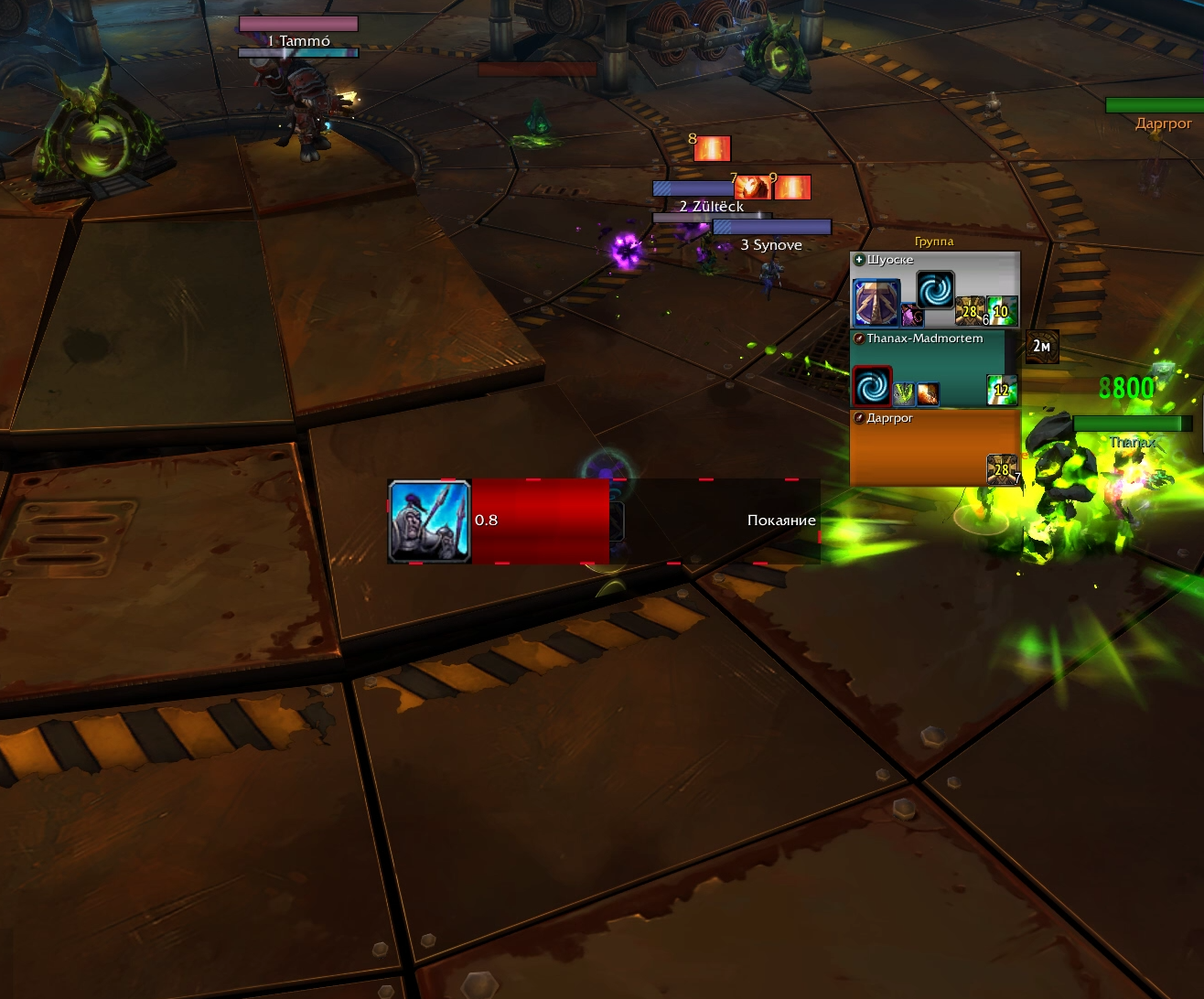
Task: Select the green buff icon showing 10
Action: pos(1002,311)
